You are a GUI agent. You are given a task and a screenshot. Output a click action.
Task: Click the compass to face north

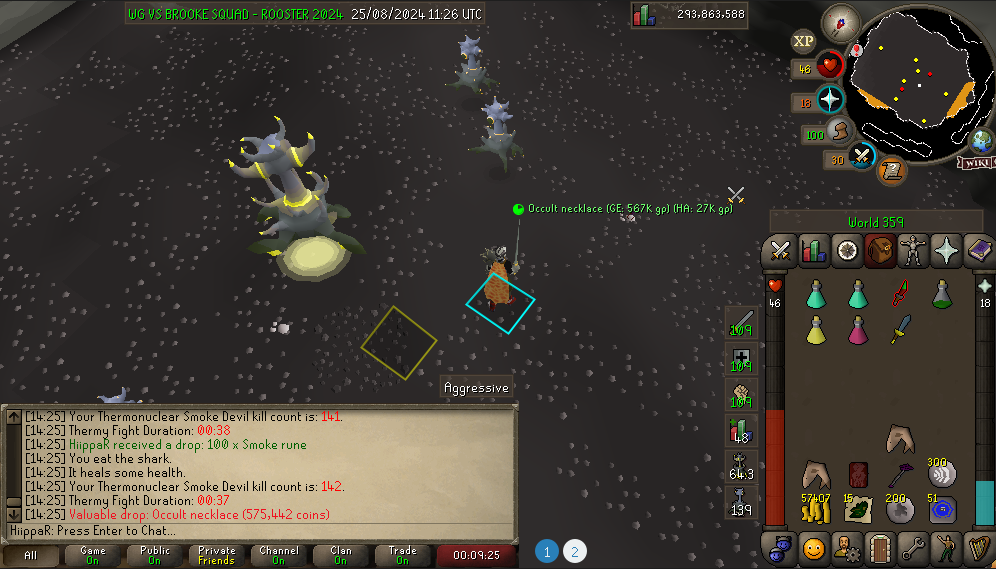tap(840, 22)
